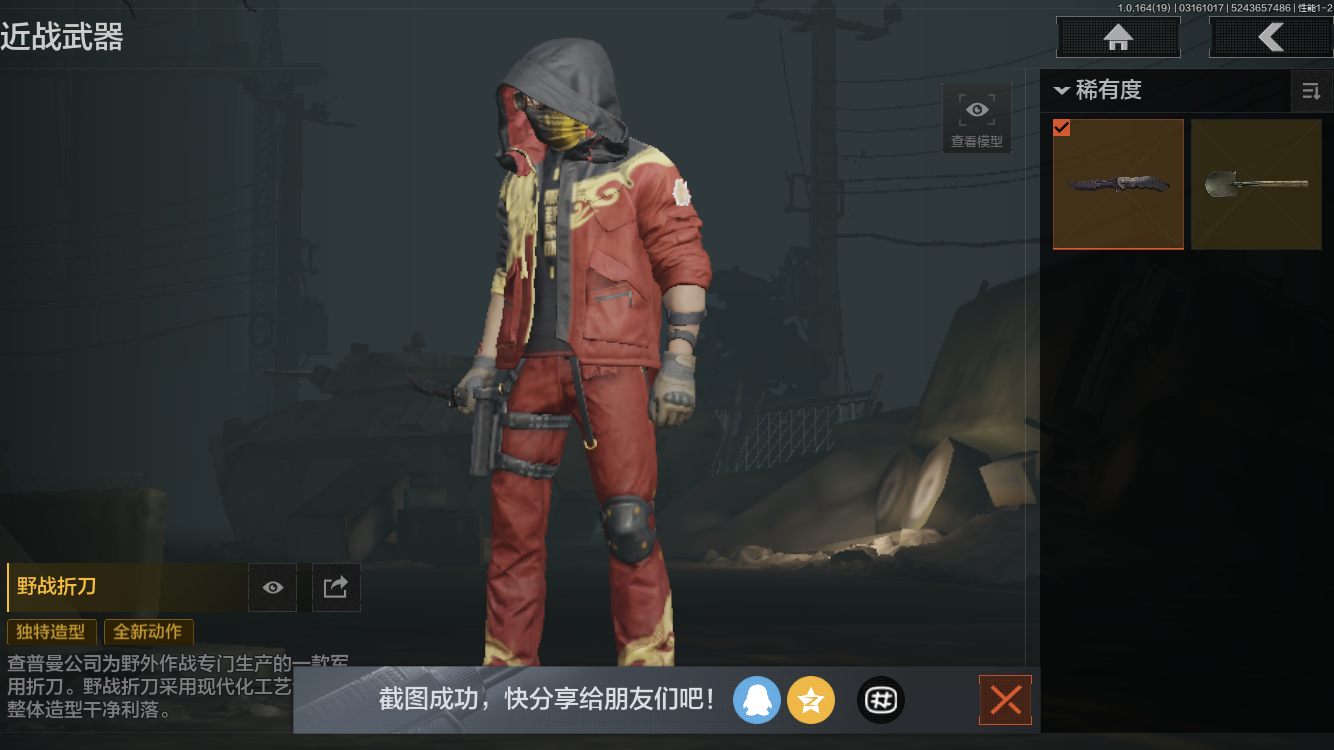Image resolution: width=1334 pixels, height=750 pixels.
Task: Share to Qzone using the yellow star icon
Action: (x=811, y=700)
